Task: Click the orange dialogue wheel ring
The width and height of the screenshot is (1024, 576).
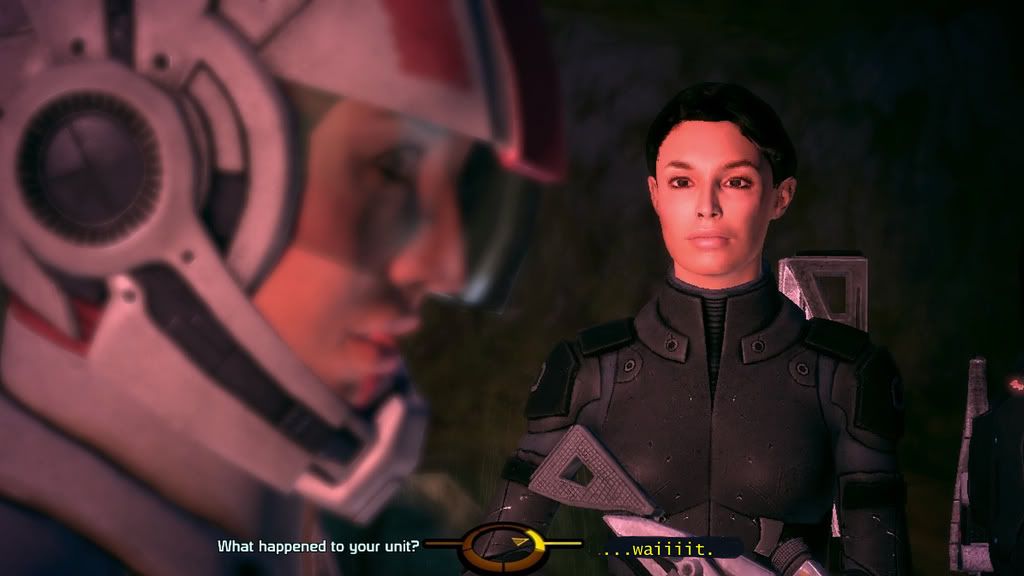Action: coord(505,544)
